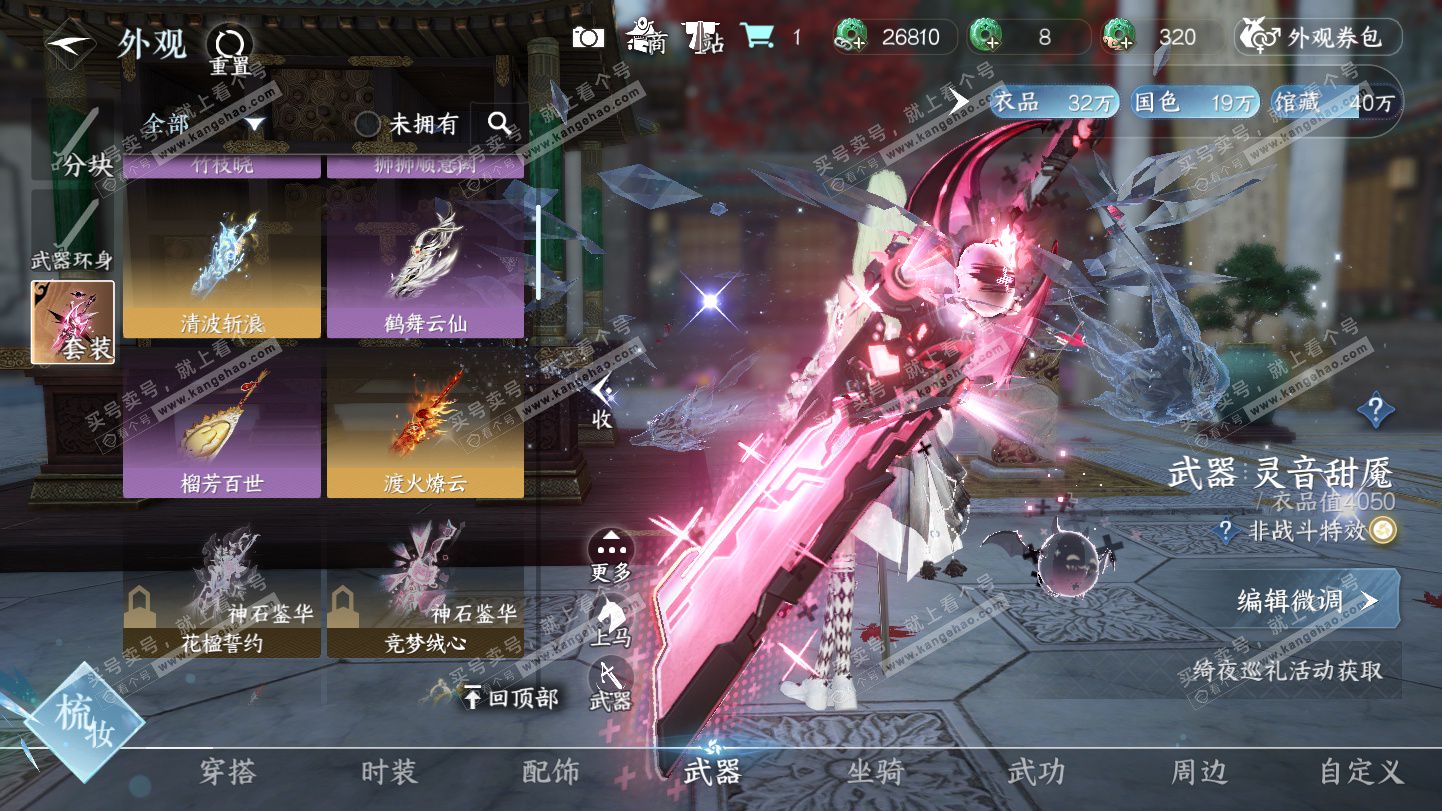The height and width of the screenshot is (811, 1442).
Task: Open the shopping cart icon
Action: click(x=758, y=37)
